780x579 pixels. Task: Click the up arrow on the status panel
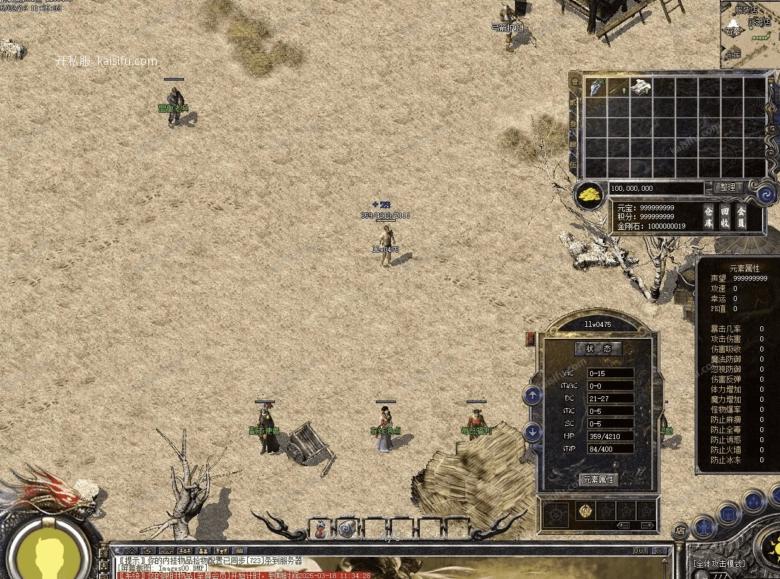tap(532, 395)
